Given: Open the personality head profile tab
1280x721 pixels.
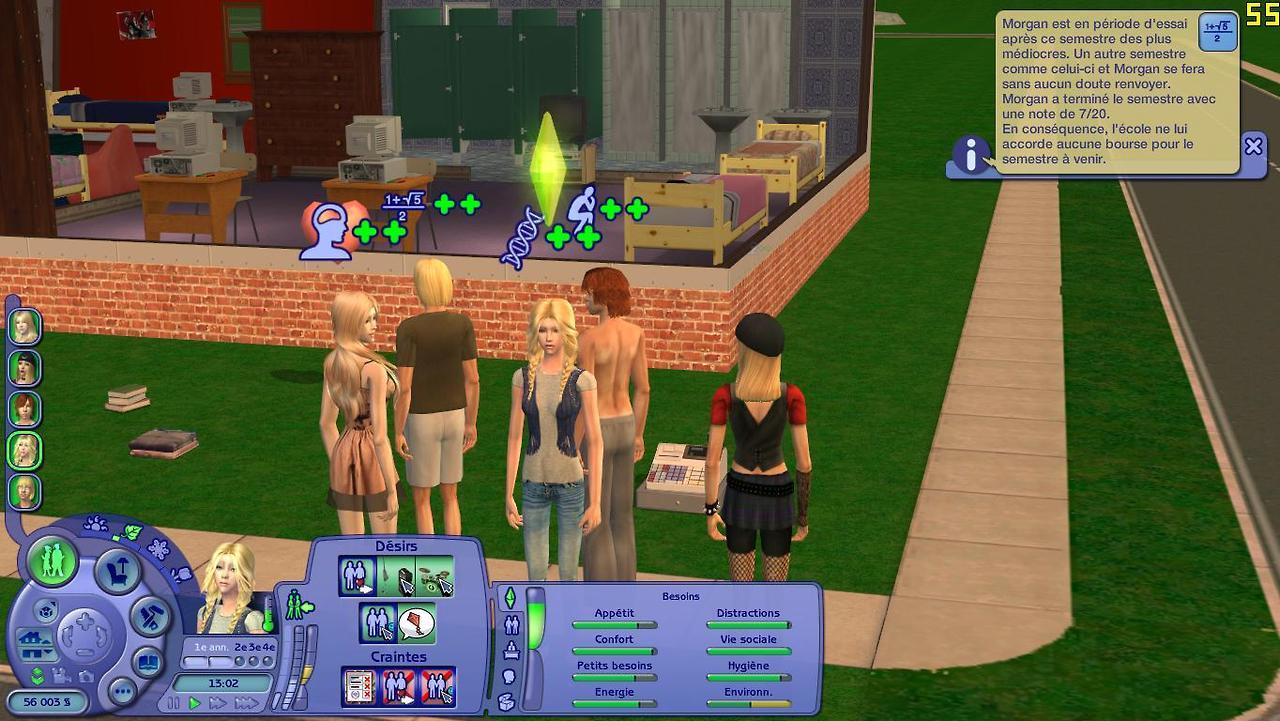Looking at the screenshot, I should [508, 677].
